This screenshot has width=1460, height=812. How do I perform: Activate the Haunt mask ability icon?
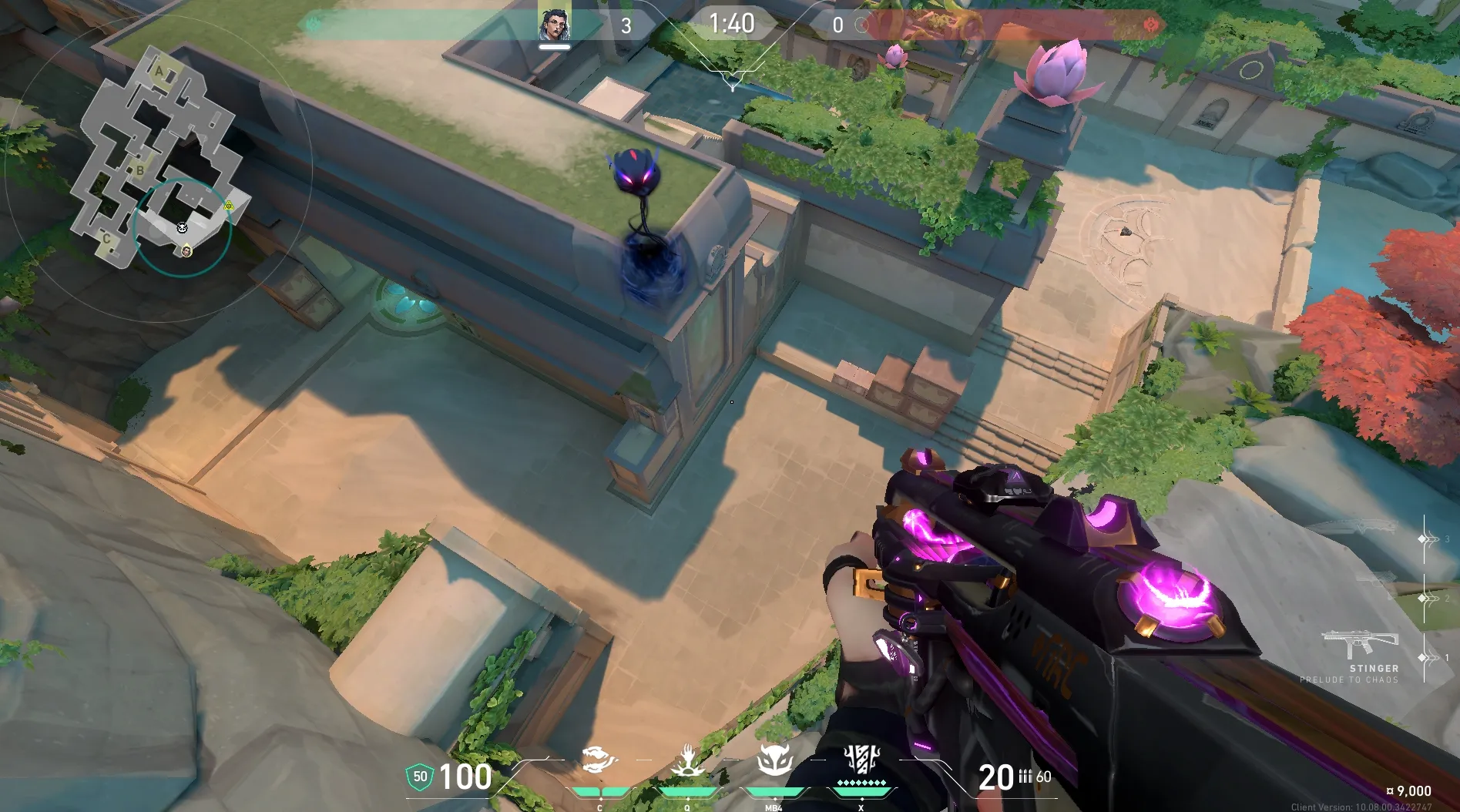coord(774,762)
